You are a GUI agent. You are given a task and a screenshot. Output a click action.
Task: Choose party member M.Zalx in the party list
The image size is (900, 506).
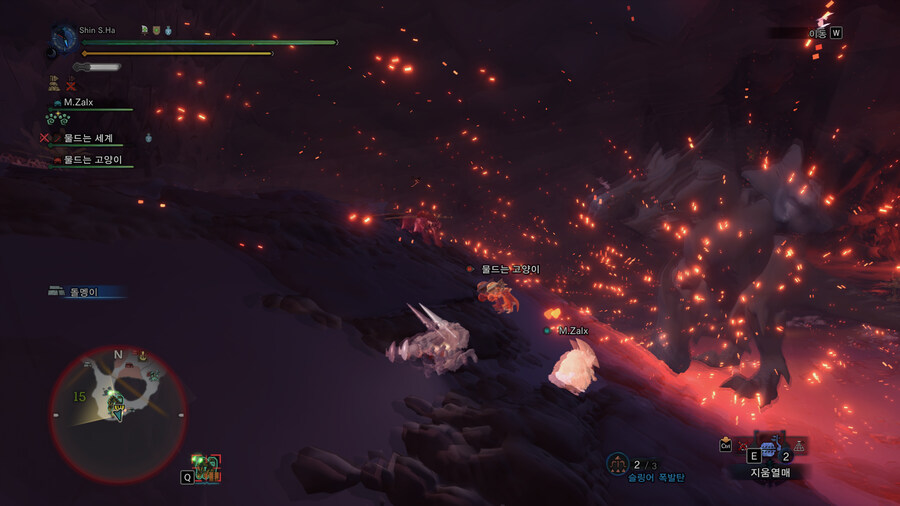click(78, 102)
